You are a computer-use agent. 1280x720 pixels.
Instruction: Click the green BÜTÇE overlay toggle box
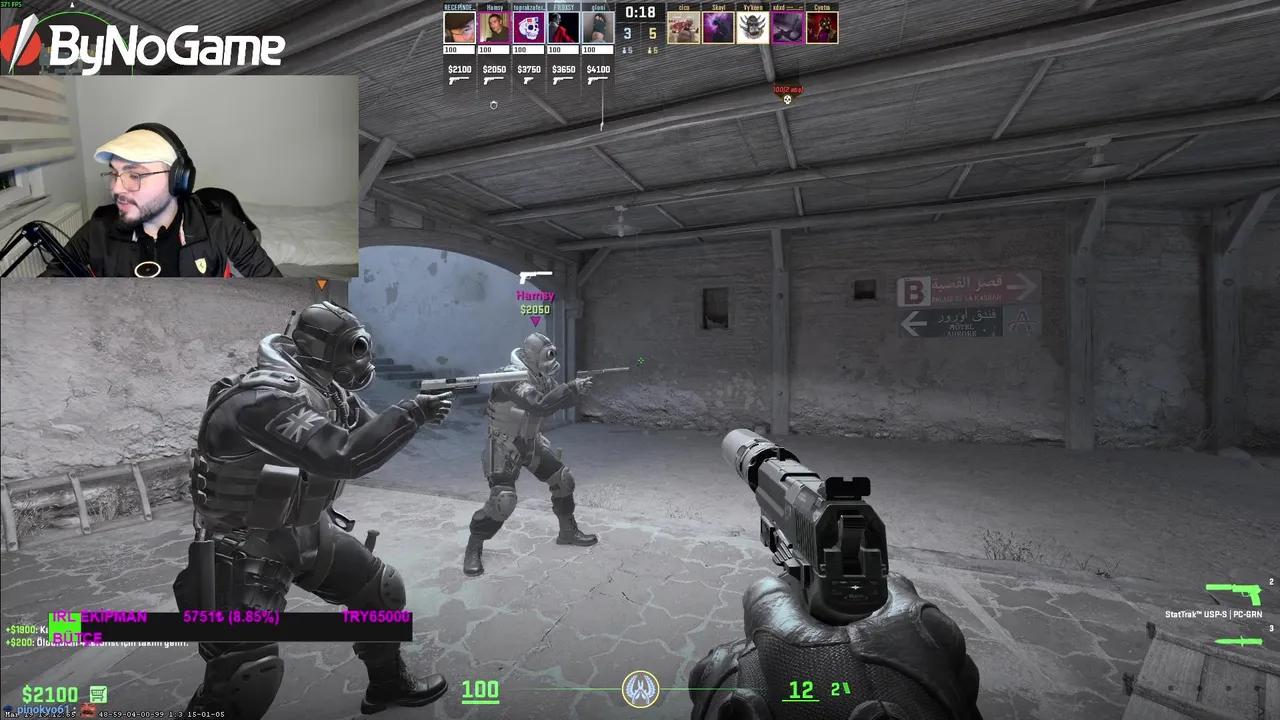(x=65, y=627)
